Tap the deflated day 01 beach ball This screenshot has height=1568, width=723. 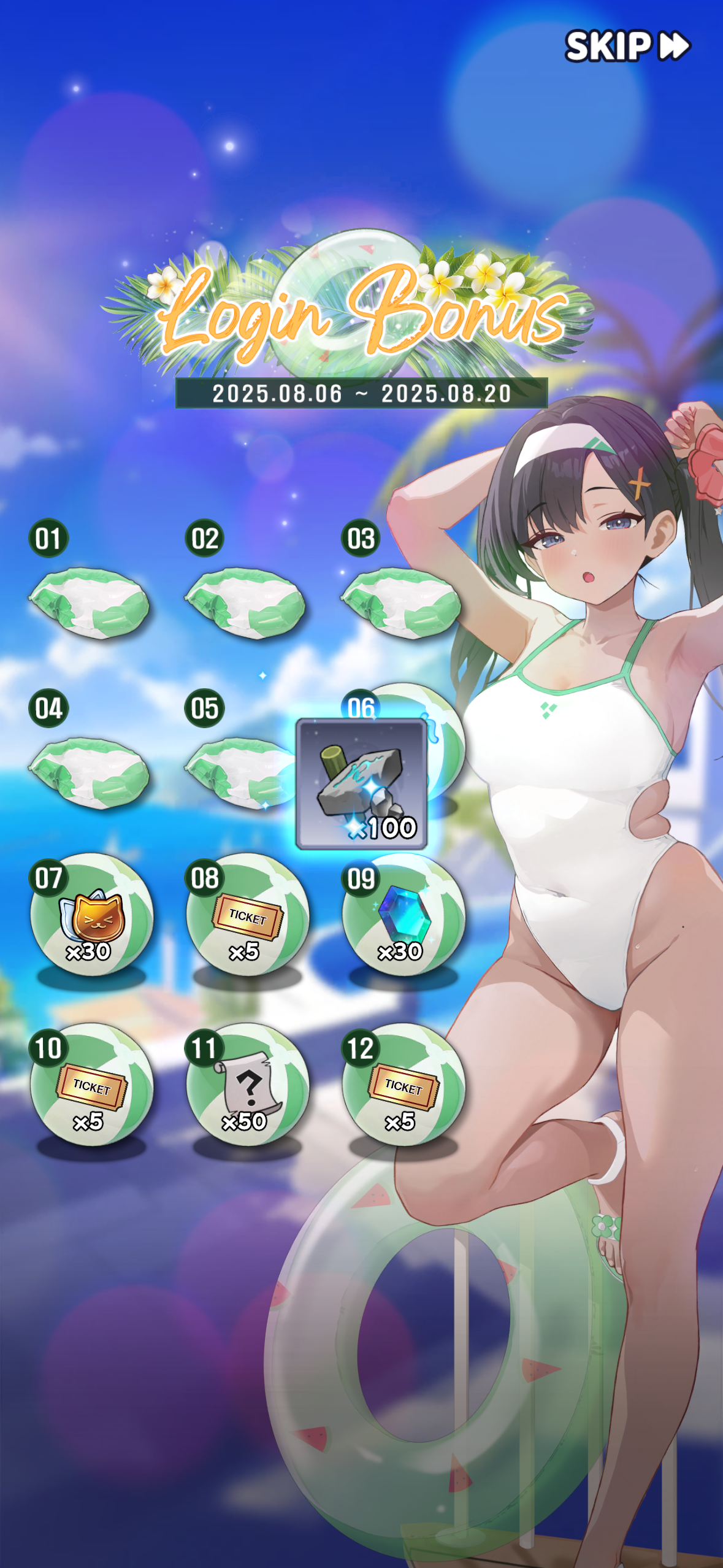90,603
